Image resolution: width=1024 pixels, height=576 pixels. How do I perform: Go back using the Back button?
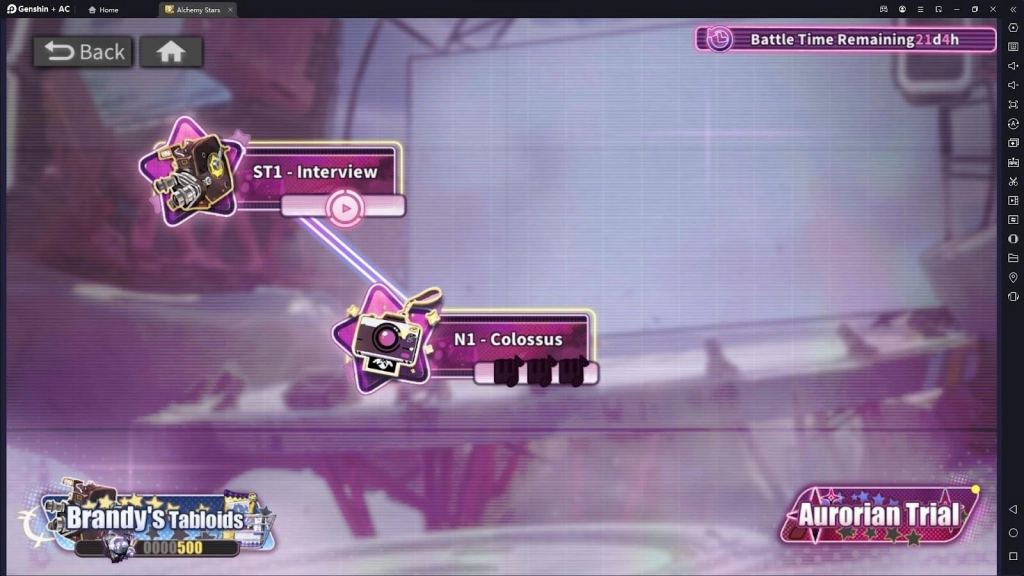83,52
